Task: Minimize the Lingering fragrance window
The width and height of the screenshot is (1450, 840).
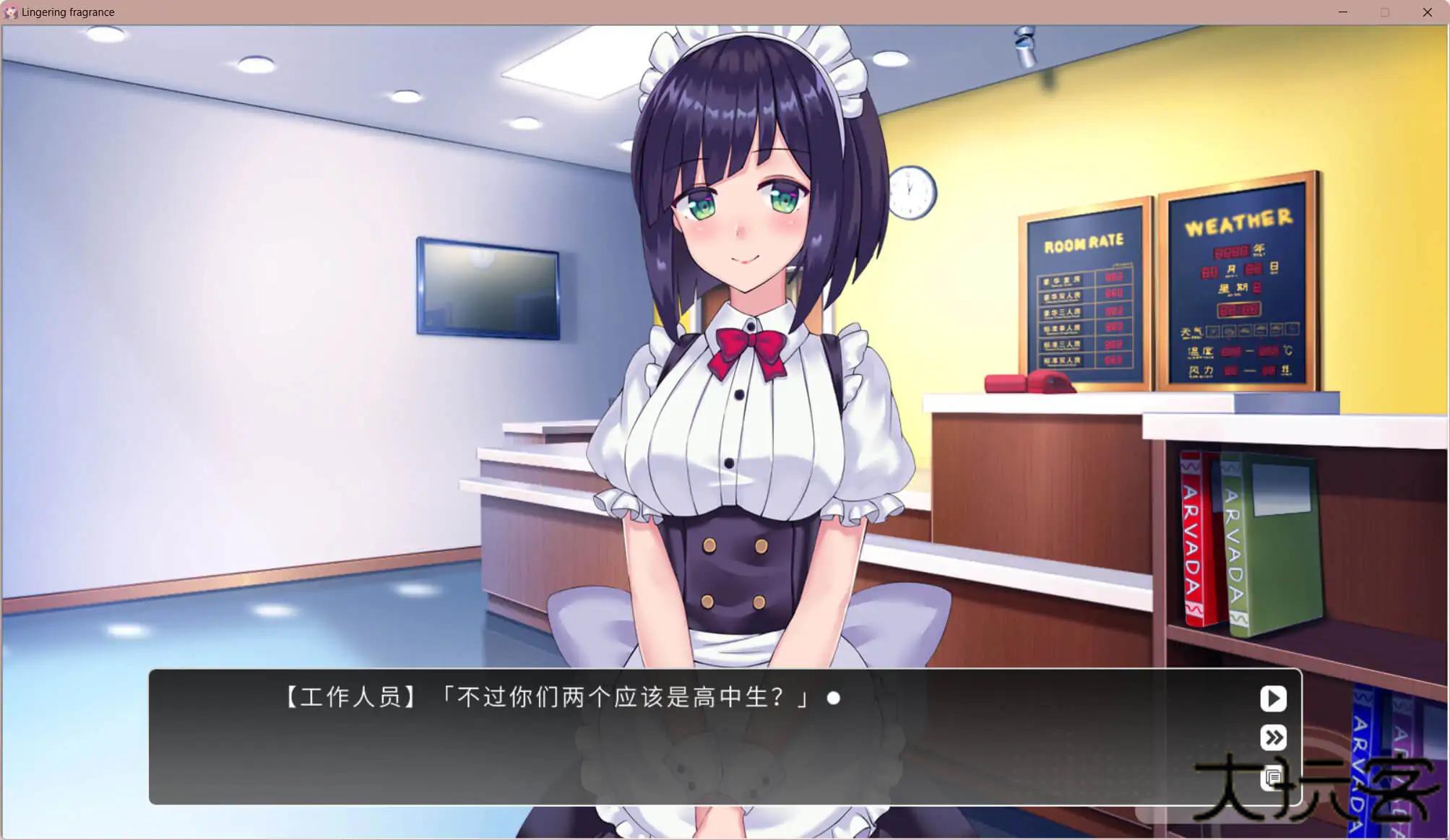Action: point(1342,12)
